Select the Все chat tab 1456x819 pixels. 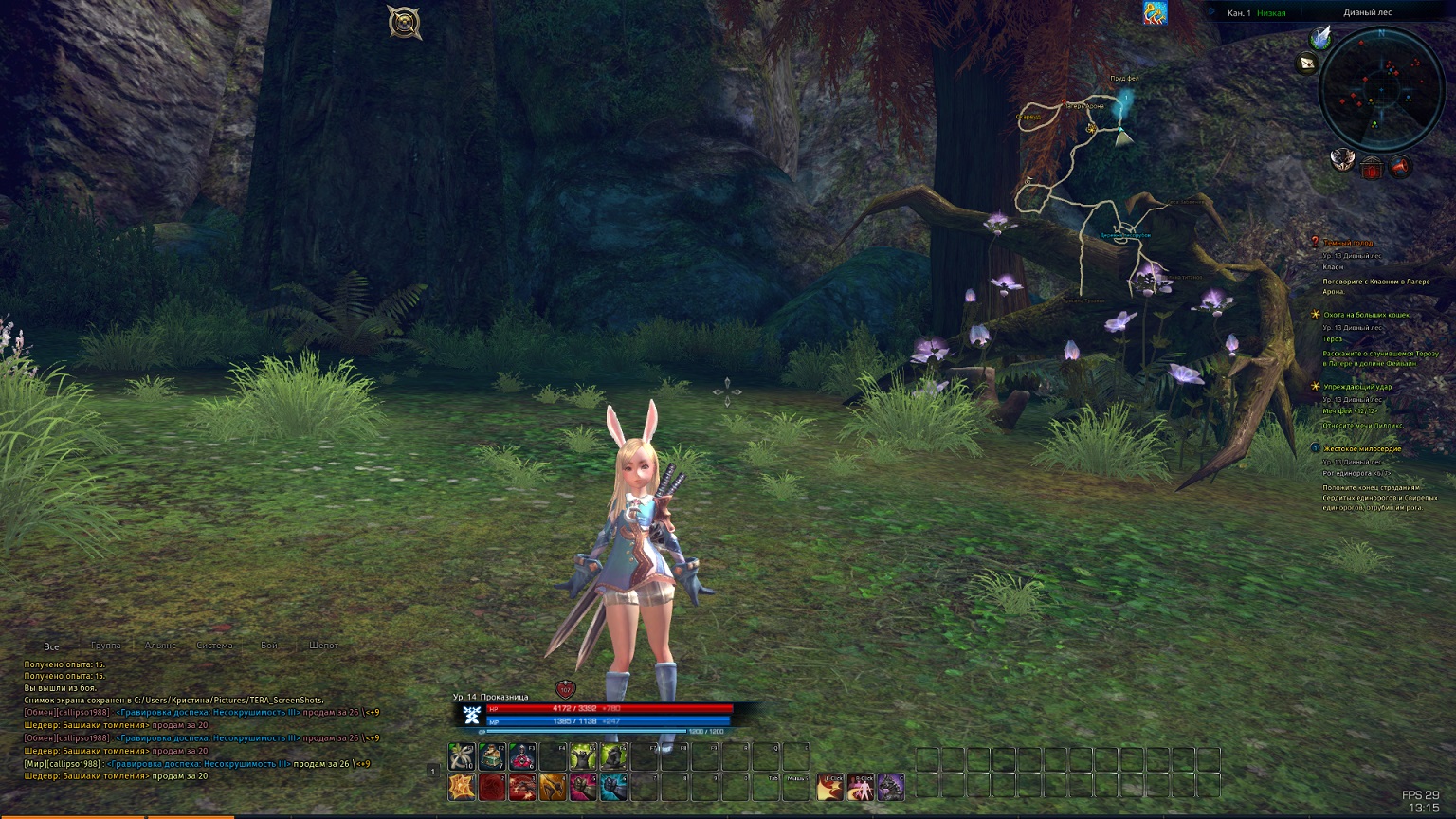coord(51,646)
